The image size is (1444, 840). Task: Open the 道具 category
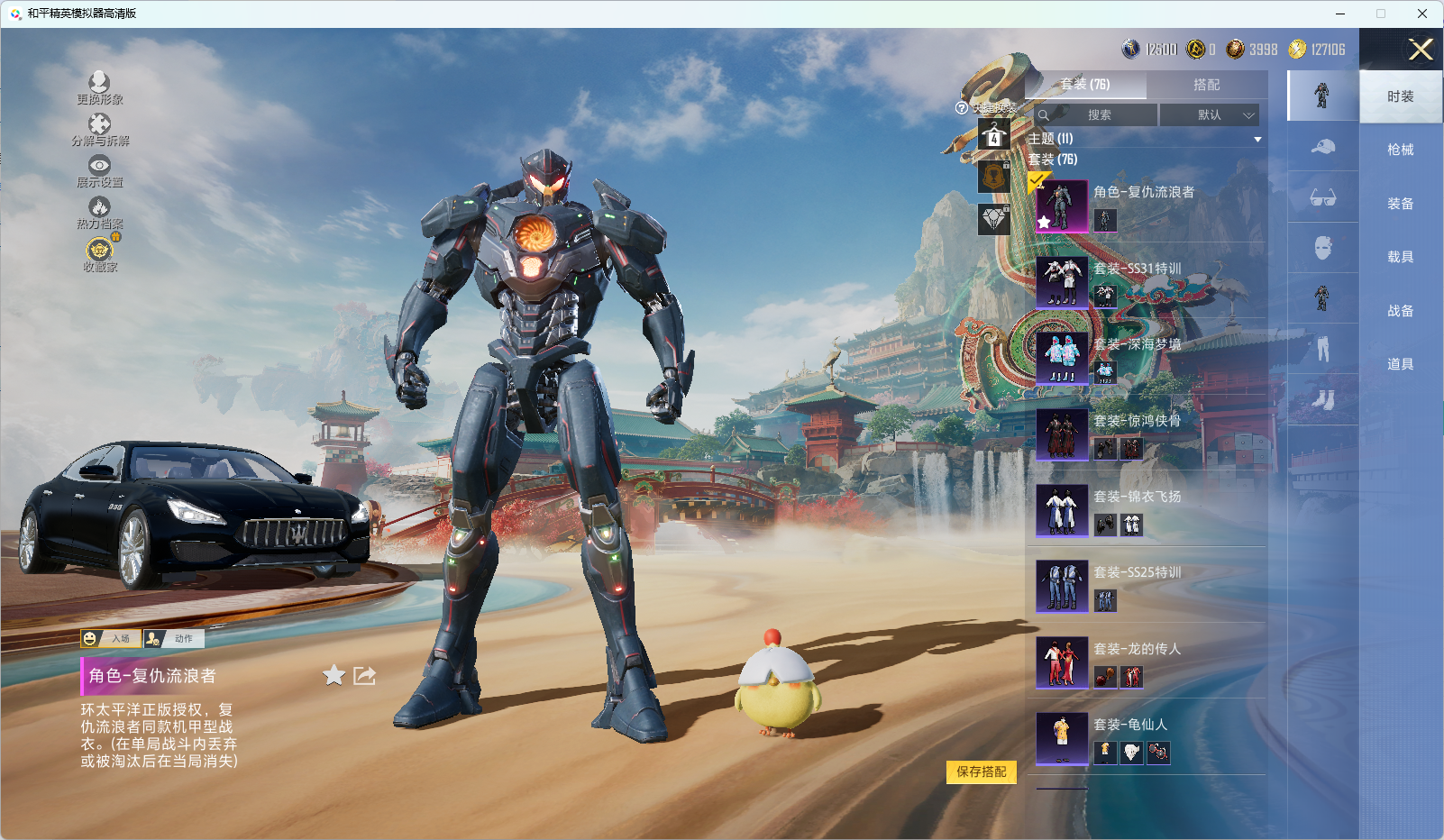1400,364
